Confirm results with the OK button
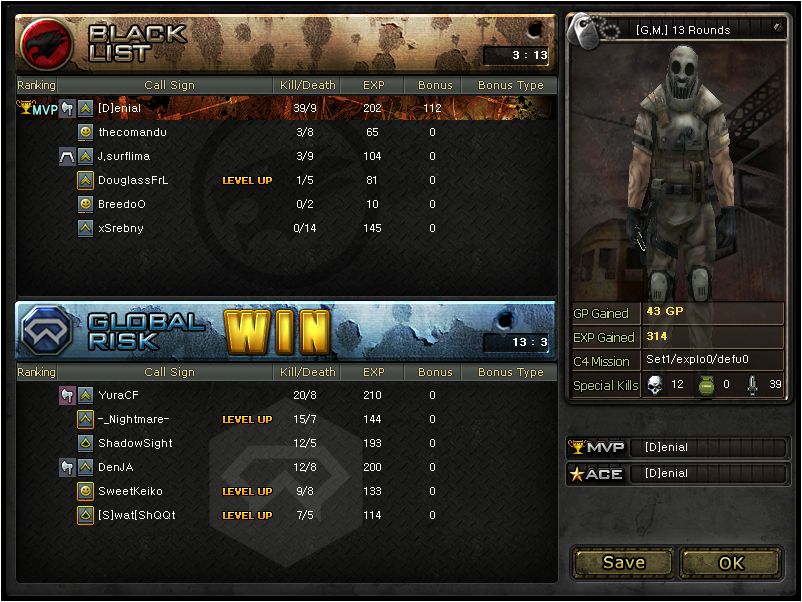 731,562
